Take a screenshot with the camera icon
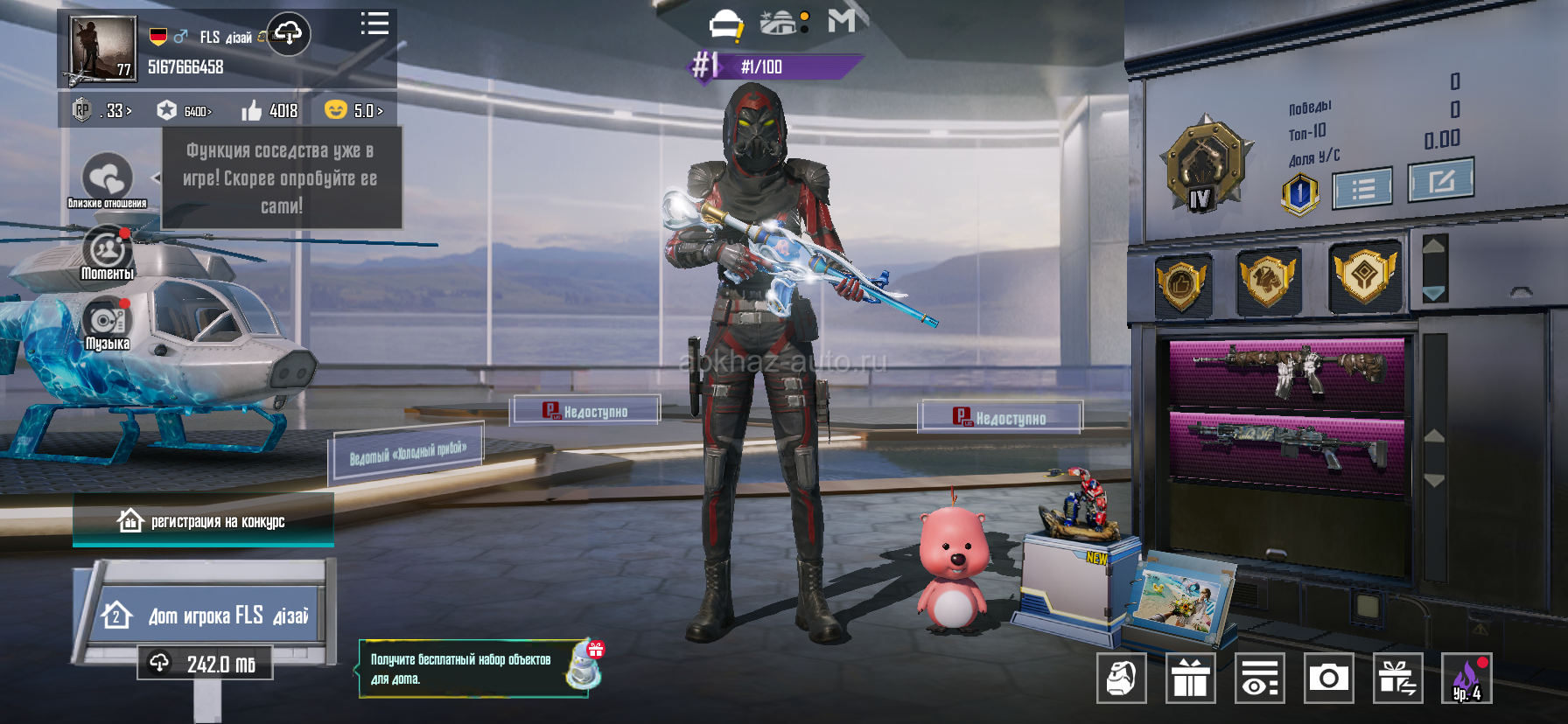Screen dimensions: 1568x724 tap(1328, 678)
